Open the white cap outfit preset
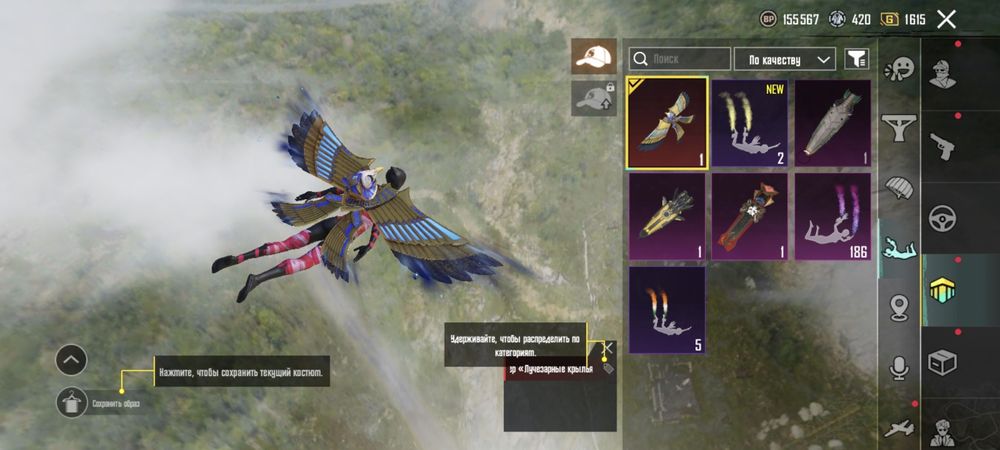 click(594, 57)
